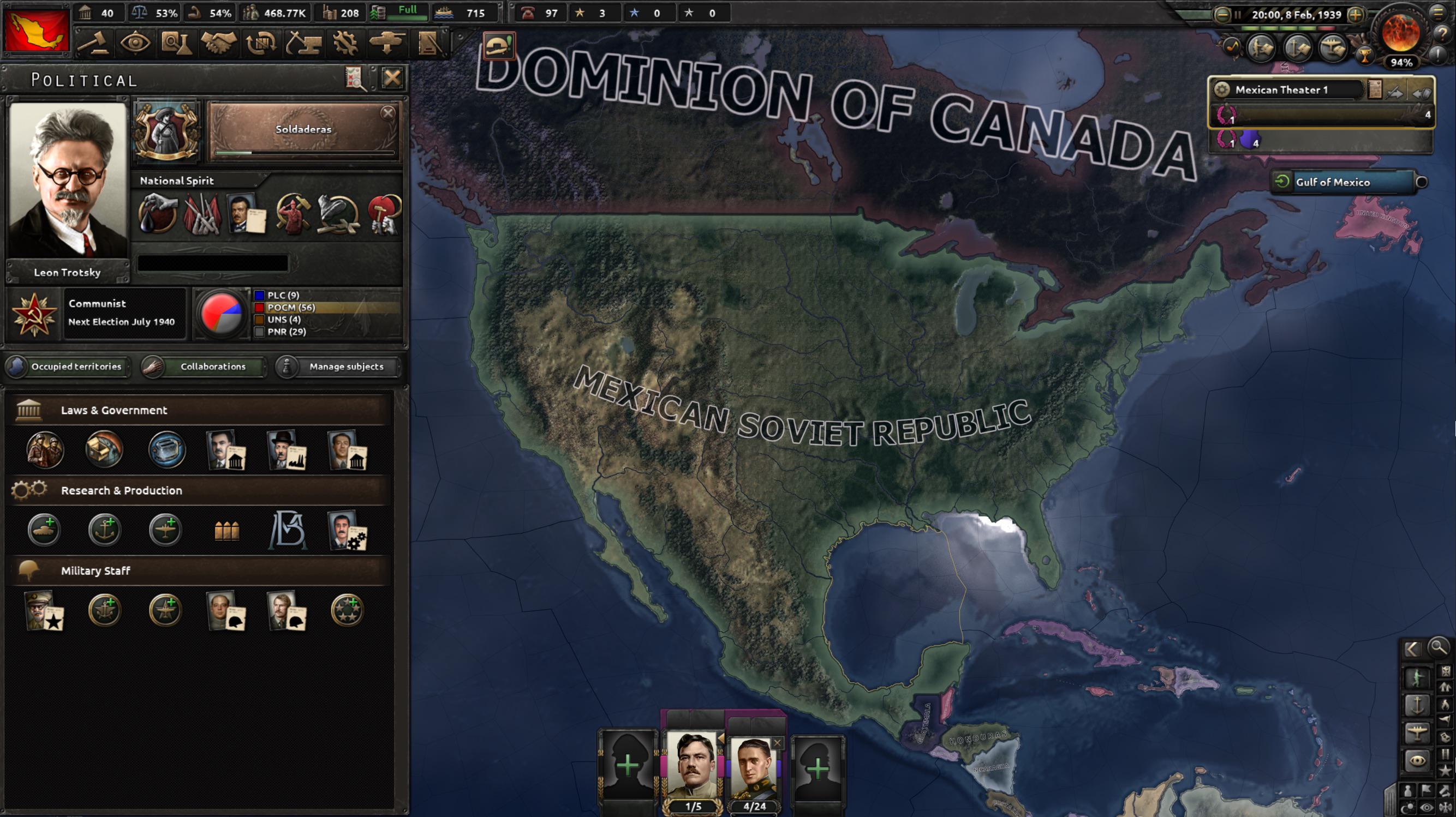
Task: Decrease game speed with the minus button
Action: pos(1222,15)
